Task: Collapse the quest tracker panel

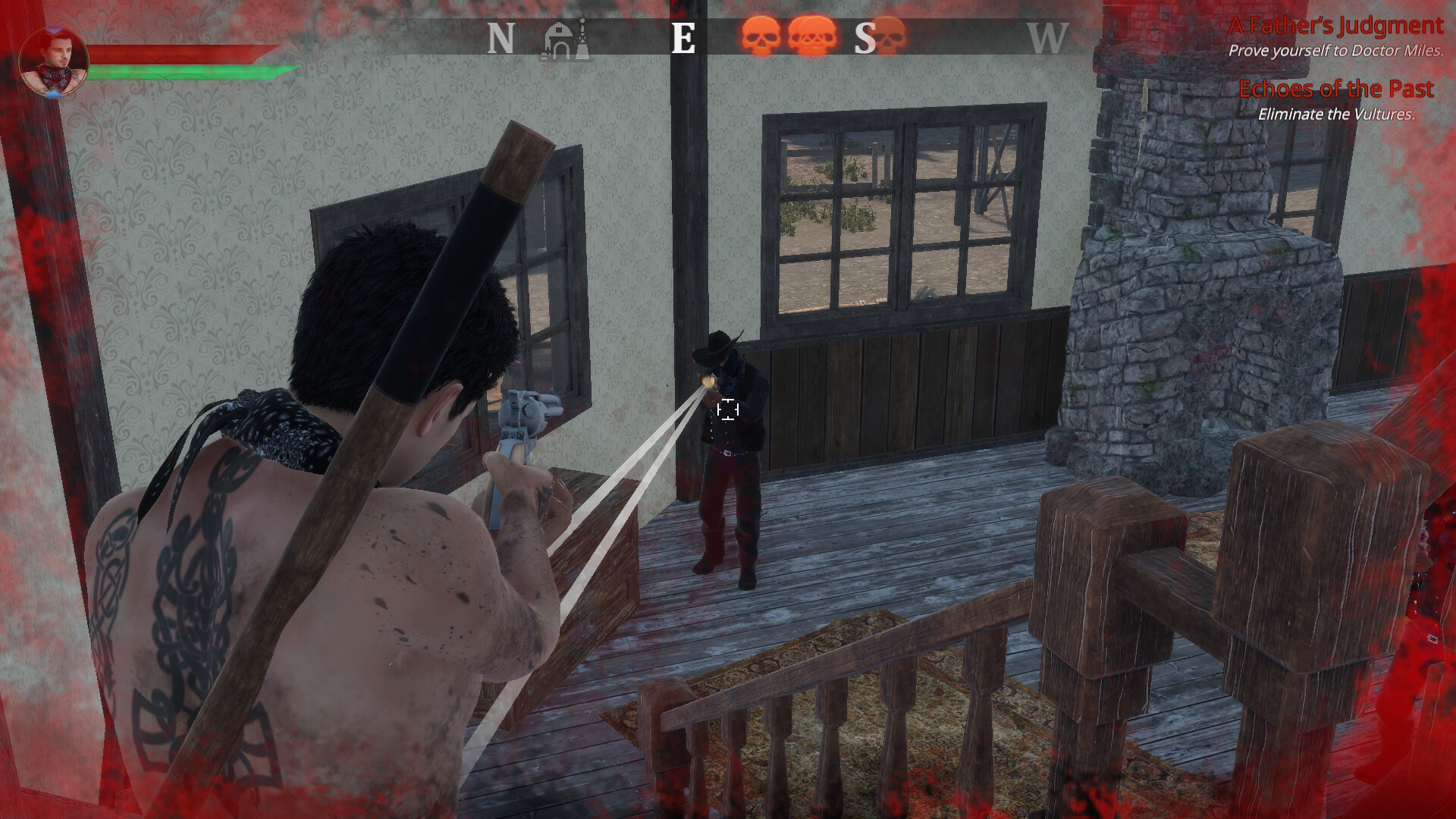Action: tap(1337, 68)
